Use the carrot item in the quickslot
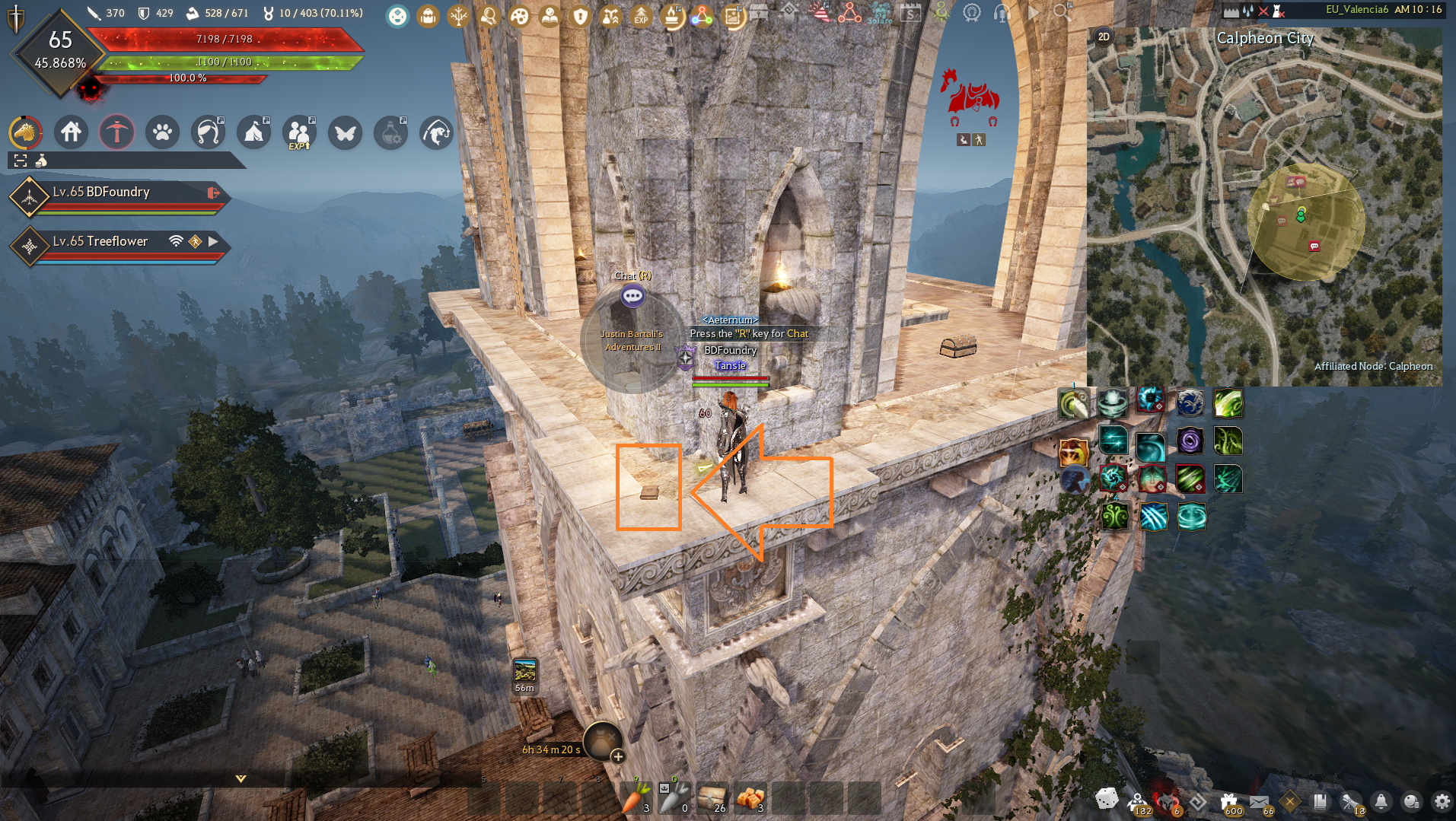Image resolution: width=1456 pixels, height=821 pixels. coord(636,797)
